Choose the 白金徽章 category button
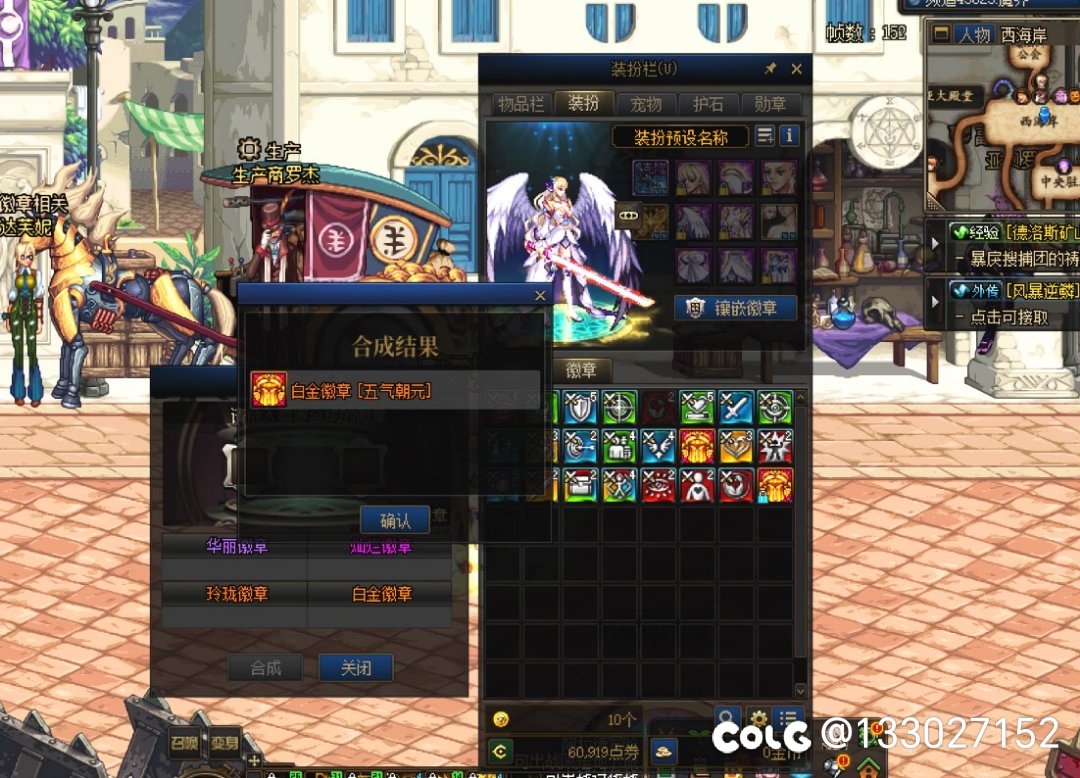The image size is (1080, 778). tap(381, 594)
